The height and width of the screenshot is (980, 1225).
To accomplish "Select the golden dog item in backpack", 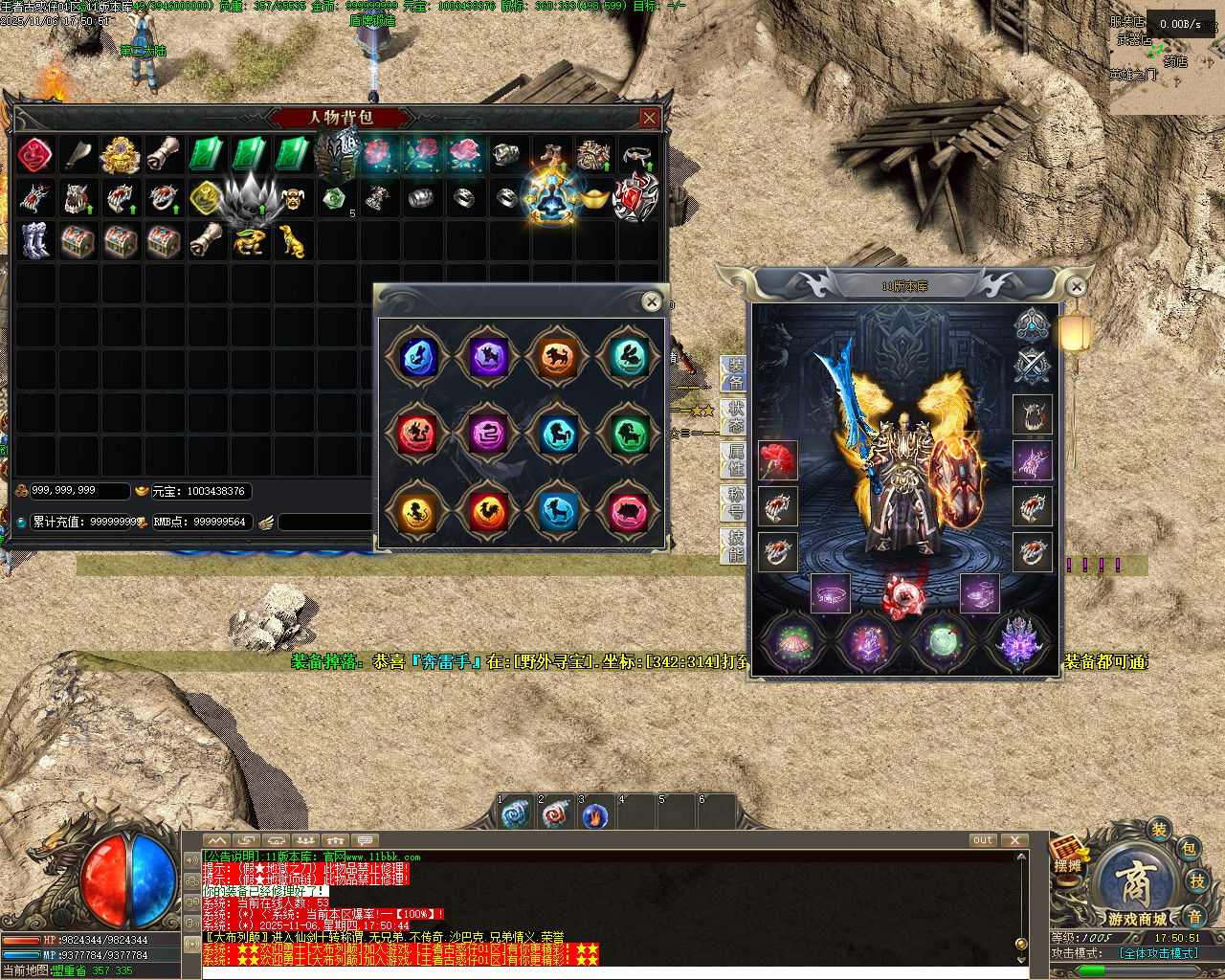I will pyautogui.click(x=292, y=241).
